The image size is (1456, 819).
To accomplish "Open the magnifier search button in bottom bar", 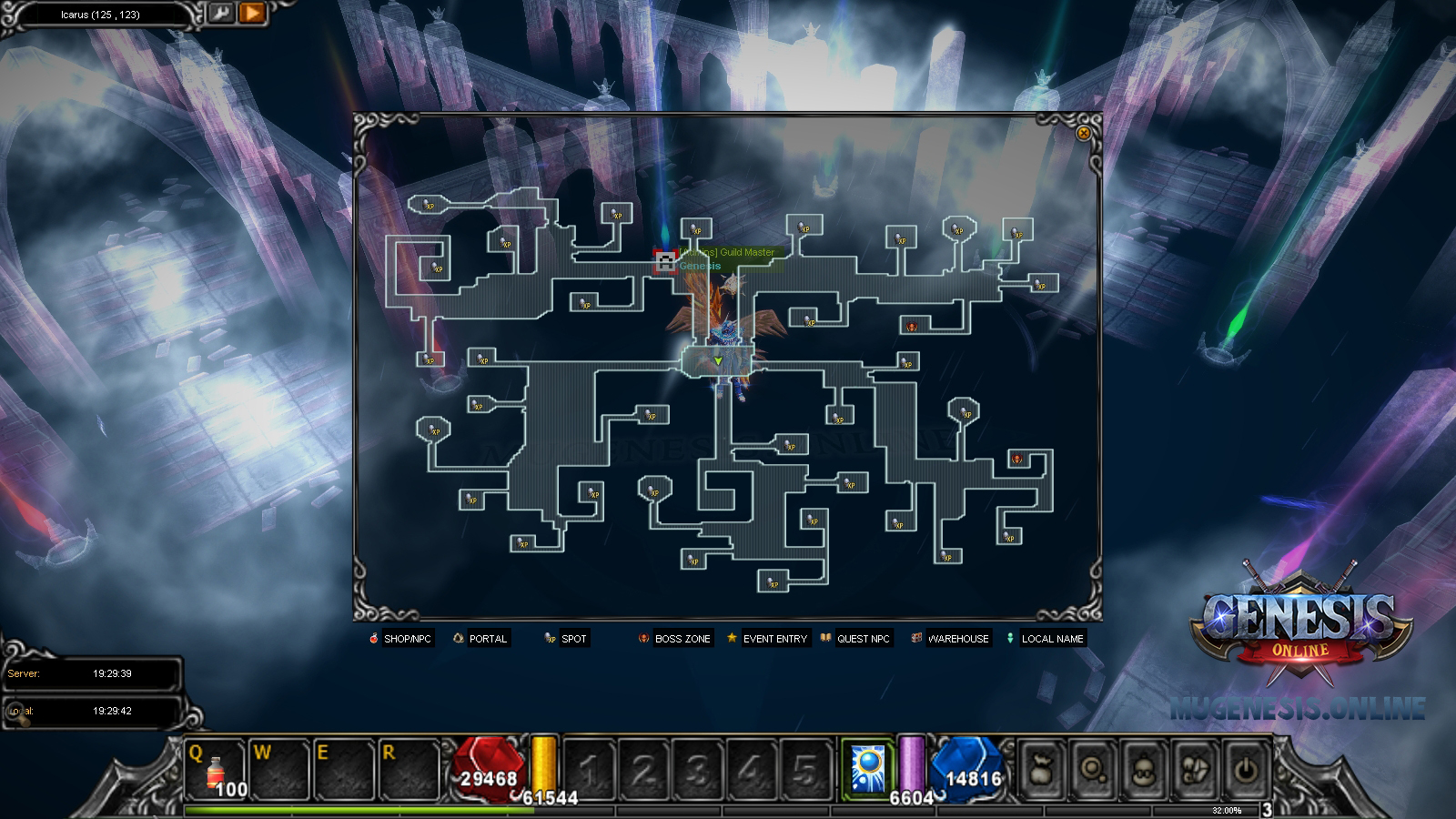I will tap(1092, 770).
